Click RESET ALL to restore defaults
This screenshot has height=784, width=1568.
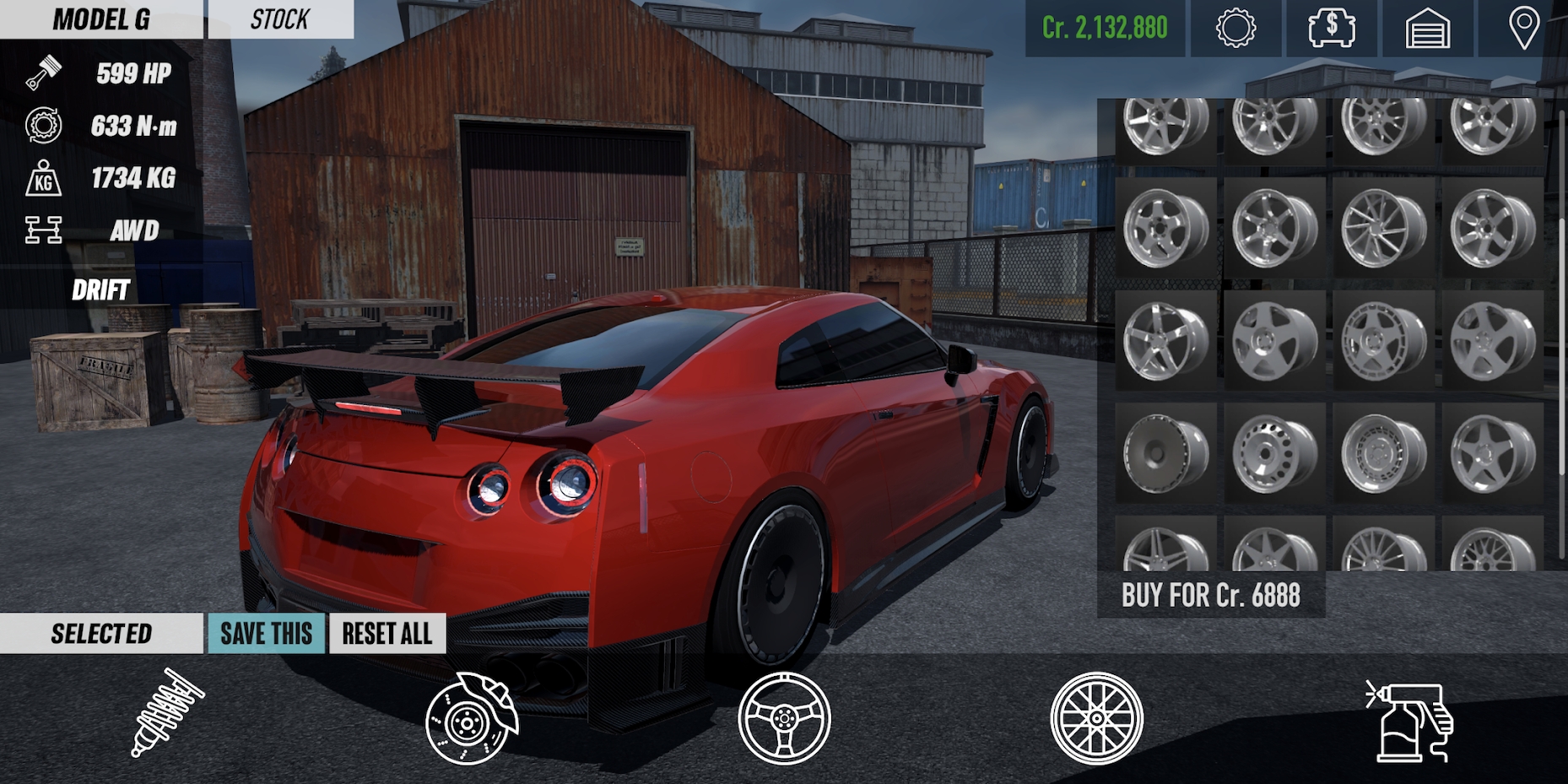(387, 634)
